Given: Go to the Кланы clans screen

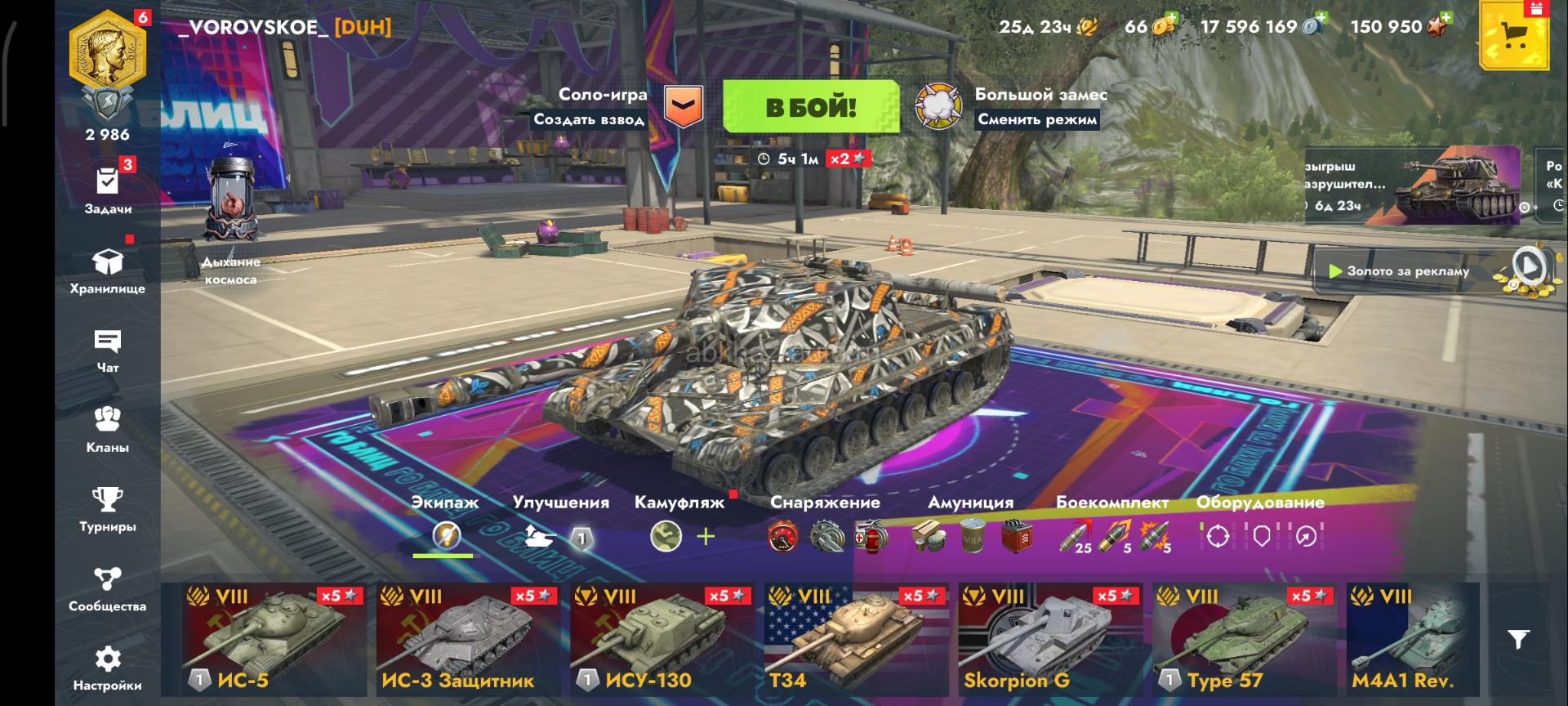Looking at the screenshot, I should point(108,429).
